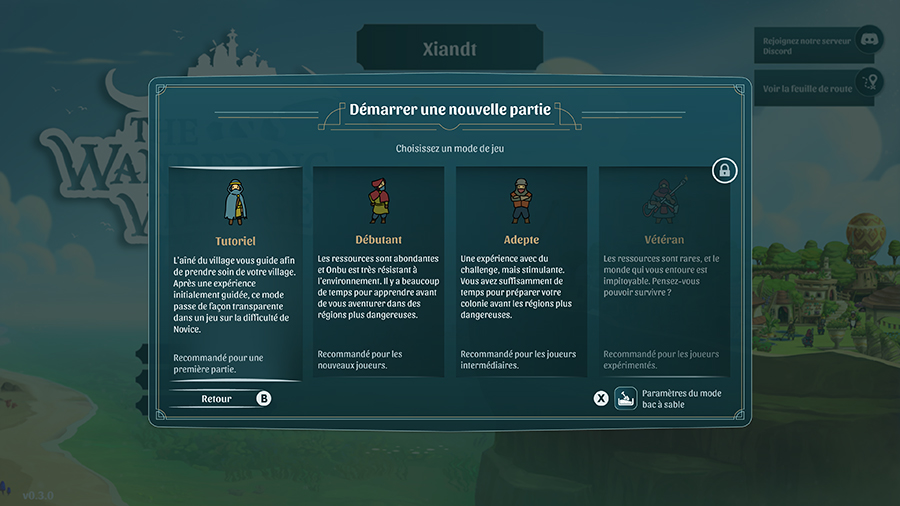Go back with the Retour button

point(218,398)
